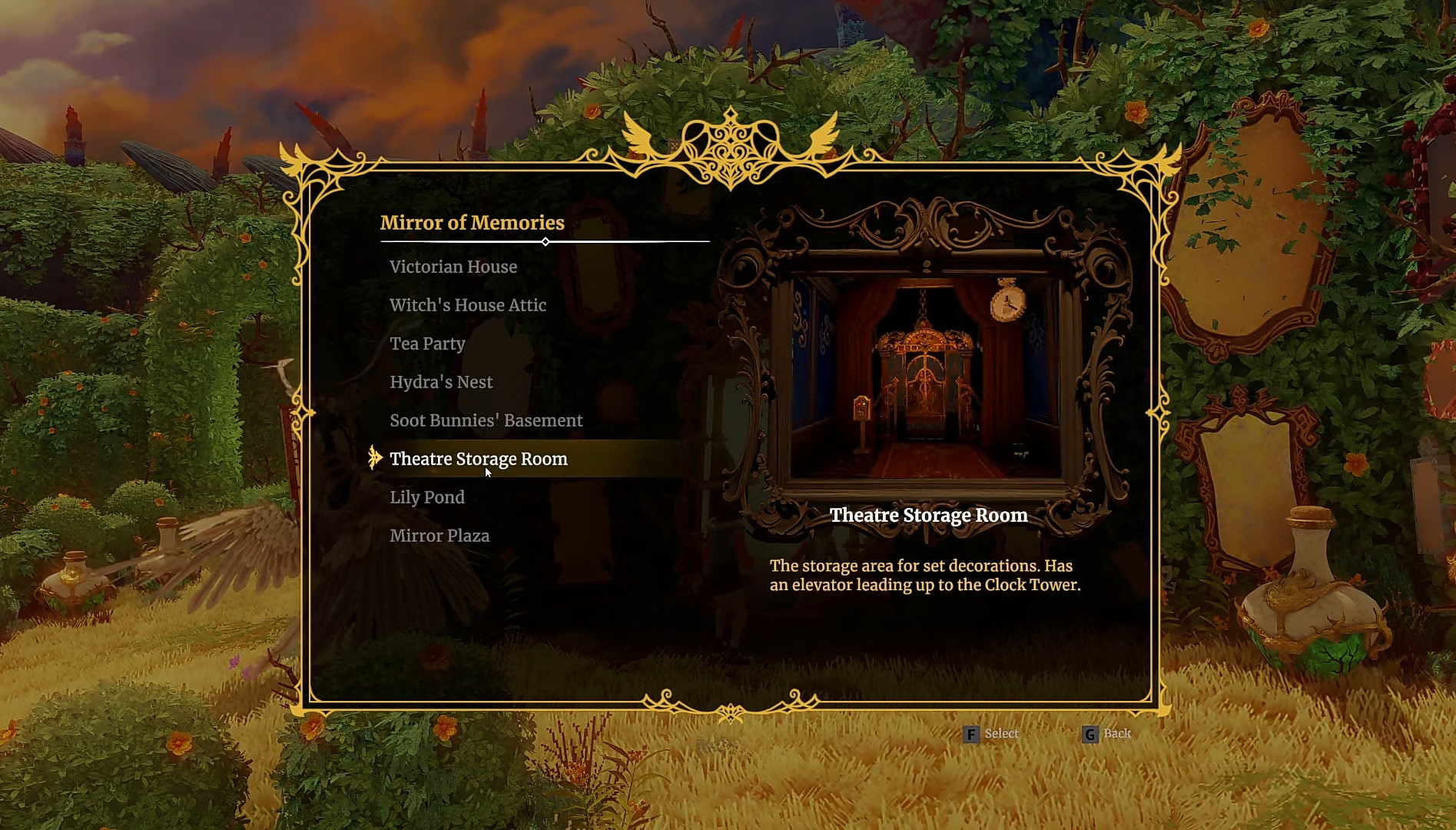Choose the Lily Pond memory

click(x=427, y=497)
